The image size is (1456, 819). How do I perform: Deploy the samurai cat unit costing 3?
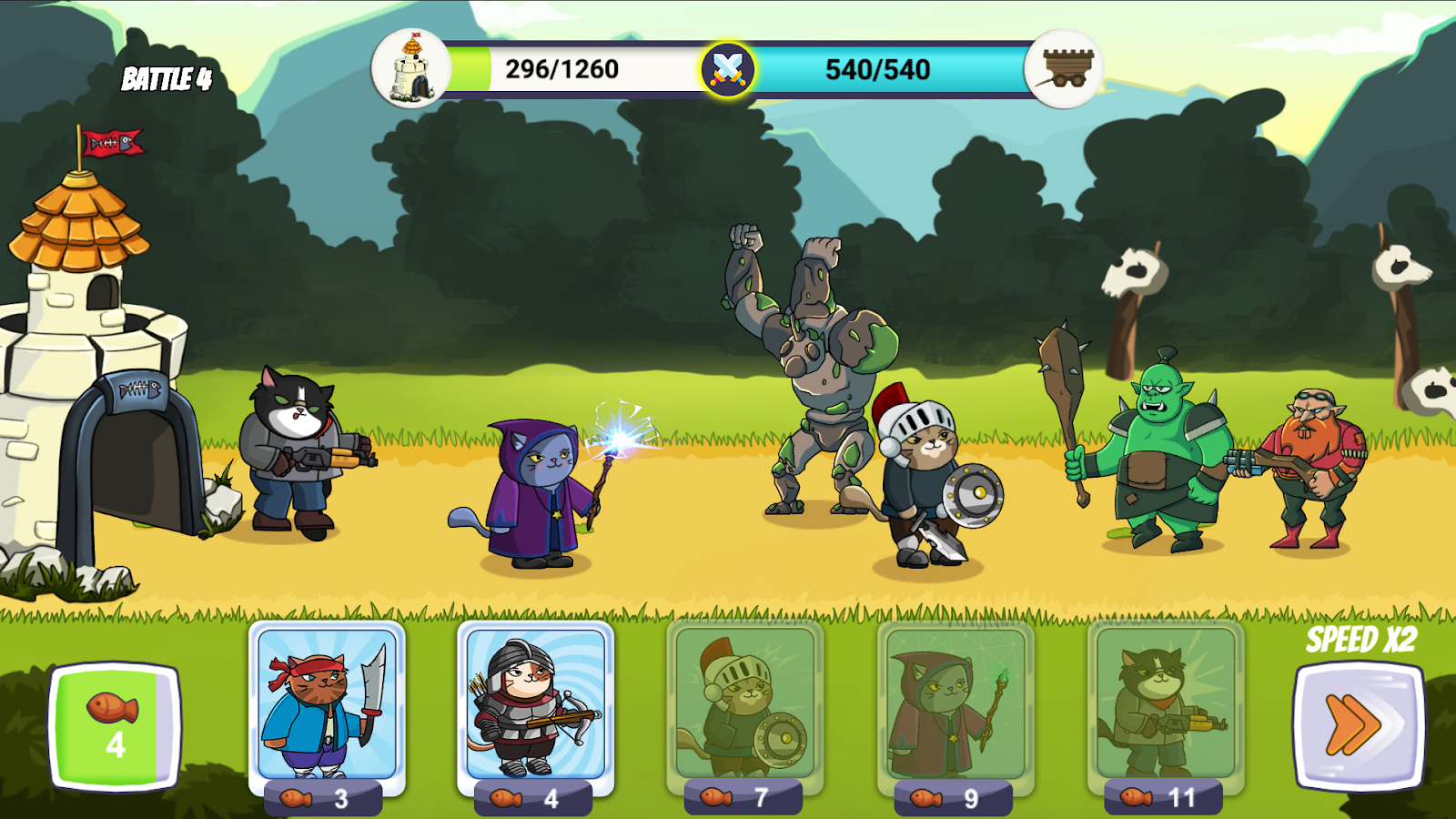click(x=327, y=703)
